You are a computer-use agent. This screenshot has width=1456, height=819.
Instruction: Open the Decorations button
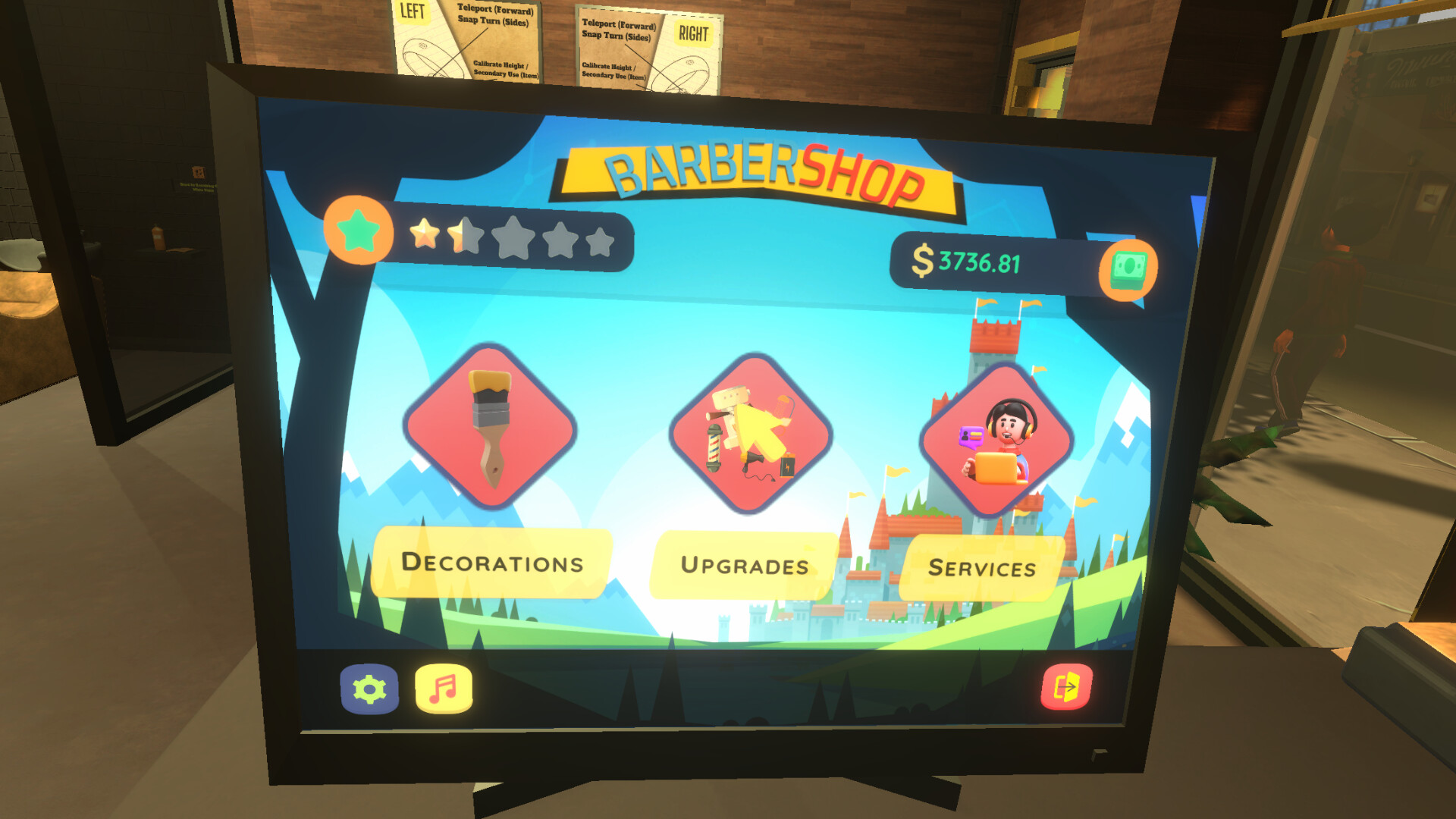(x=491, y=564)
